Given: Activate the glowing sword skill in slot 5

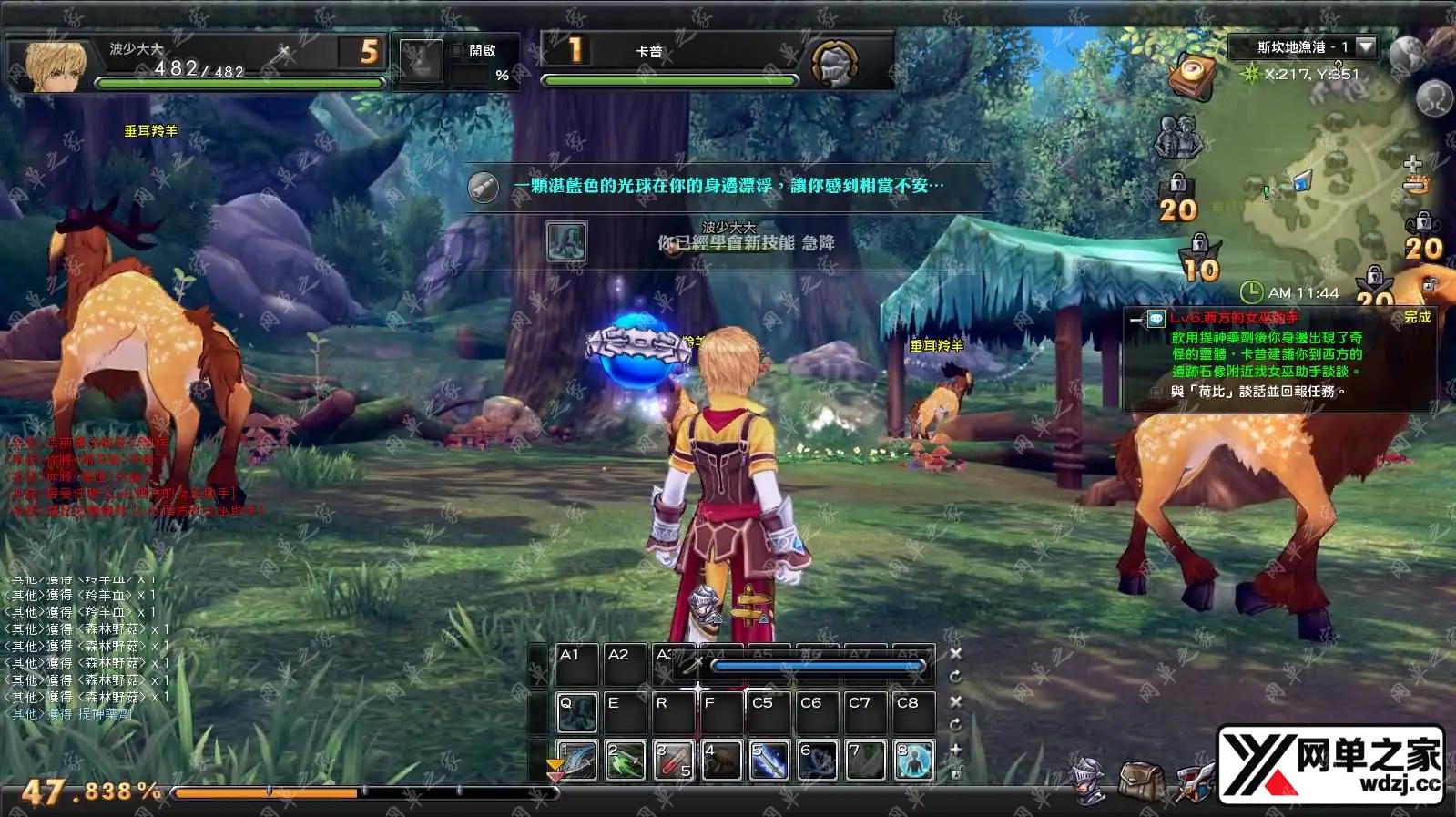Looking at the screenshot, I should click(x=769, y=761).
